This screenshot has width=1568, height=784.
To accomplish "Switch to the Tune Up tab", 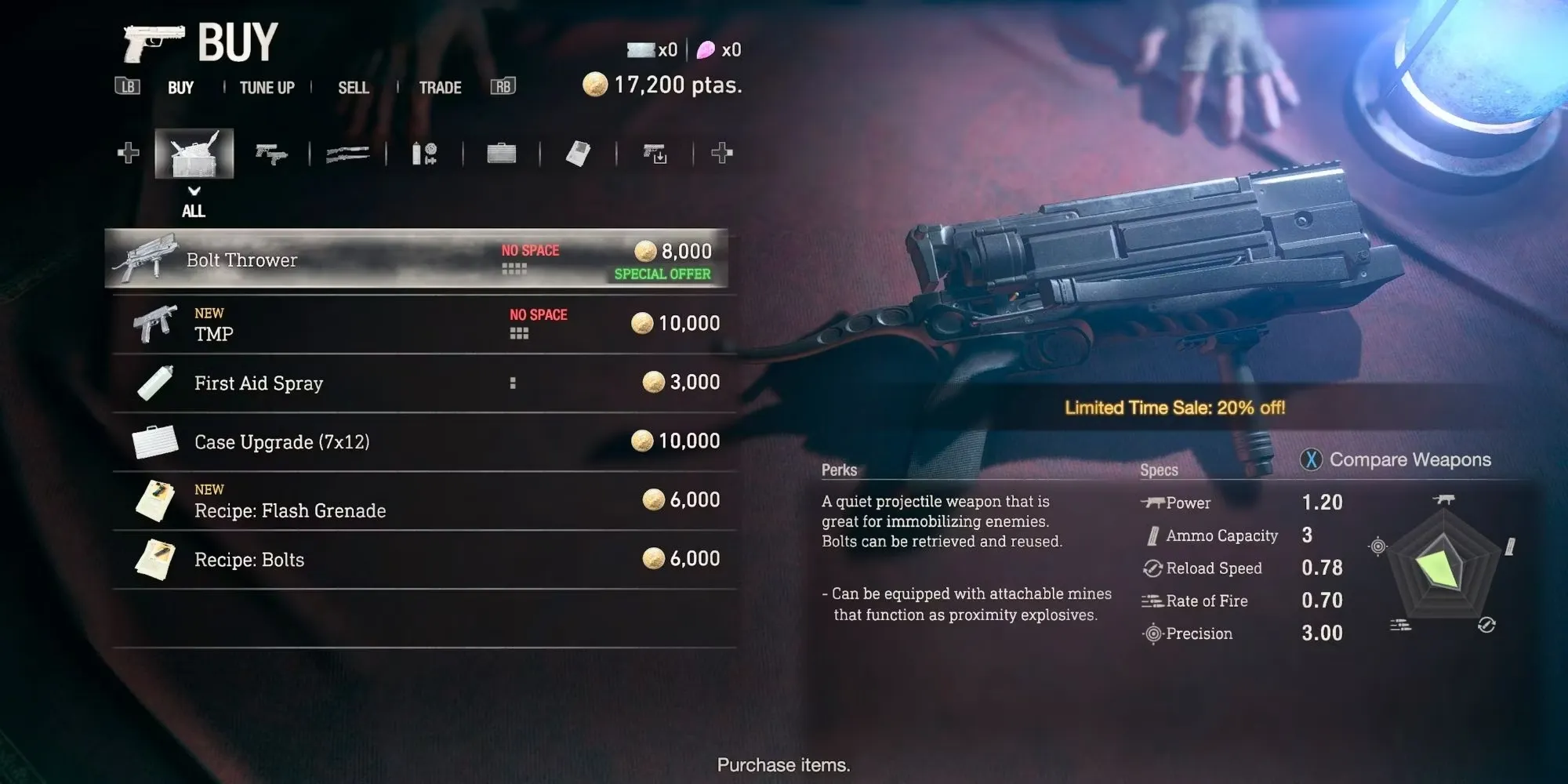I will tap(267, 88).
